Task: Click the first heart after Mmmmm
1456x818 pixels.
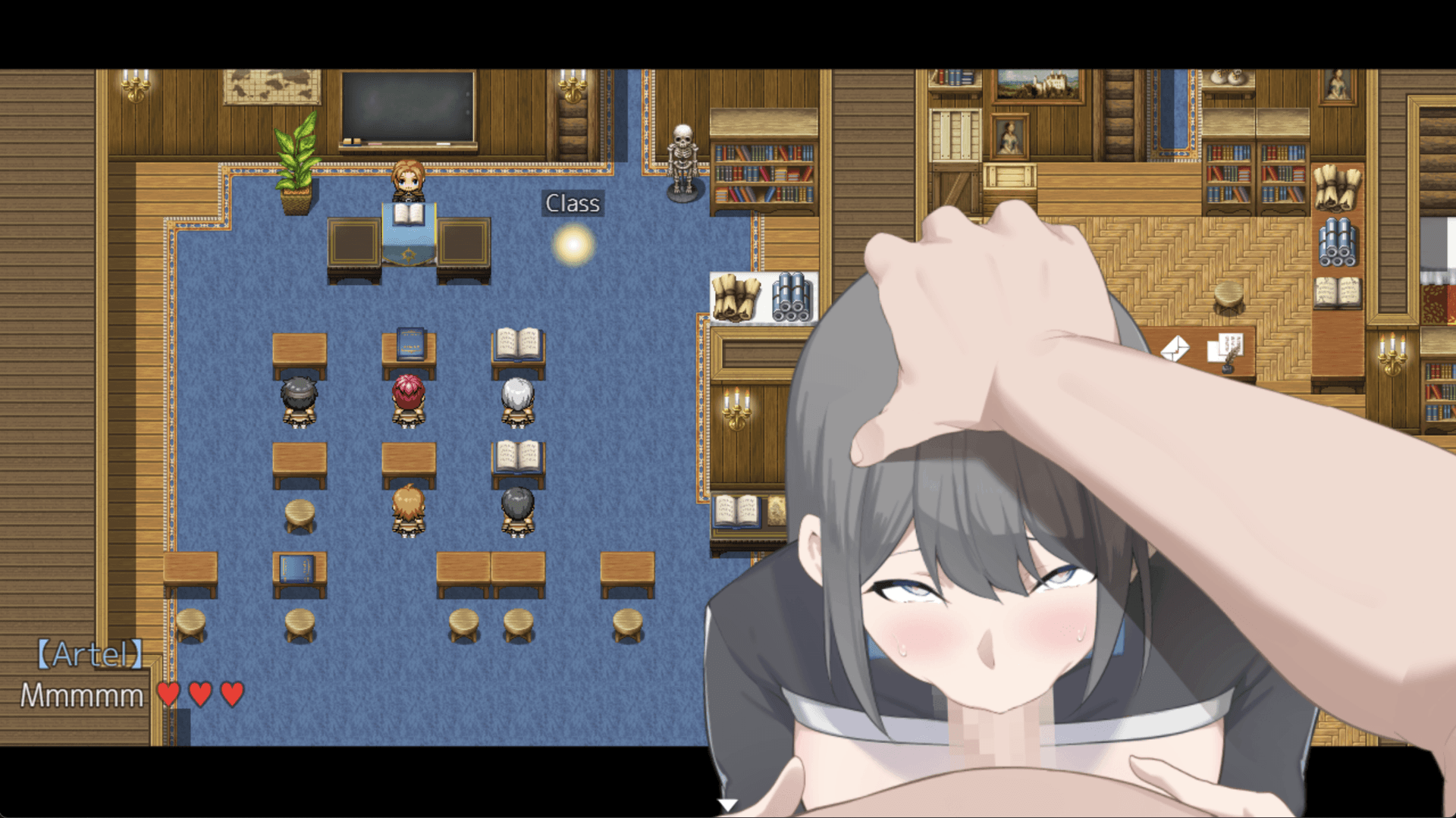Action: coord(168,693)
